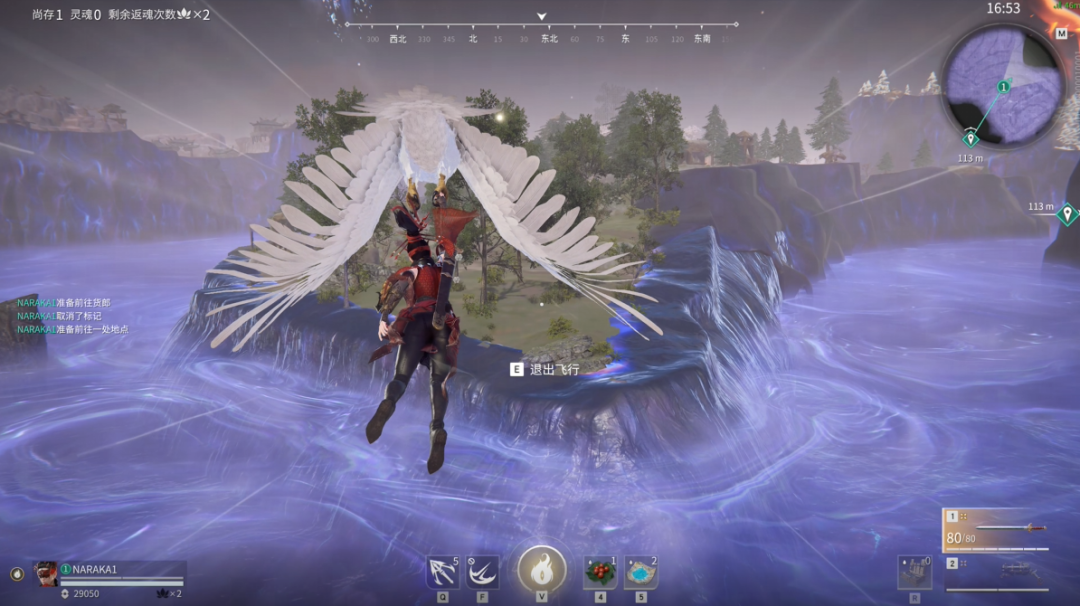Use the grappling hook slot
This screenshot has width=1080, height=606.
441,572
